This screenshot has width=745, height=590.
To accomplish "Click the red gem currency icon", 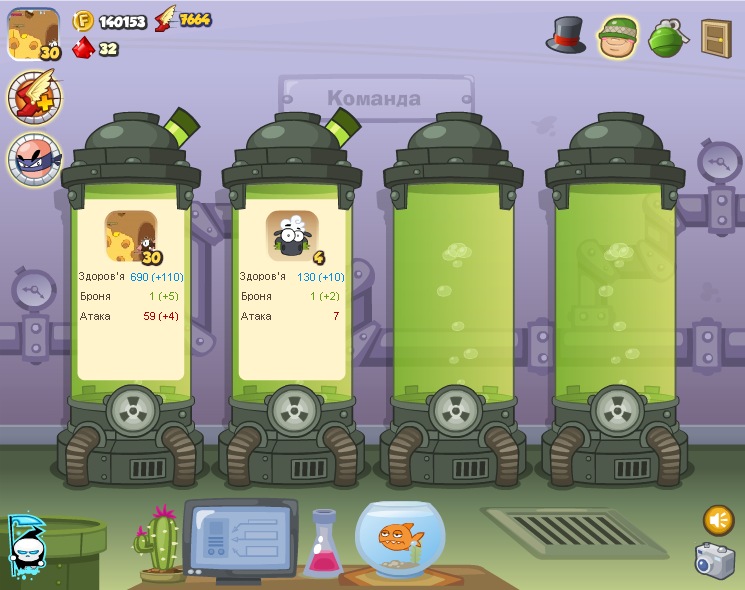I will 83,47.
